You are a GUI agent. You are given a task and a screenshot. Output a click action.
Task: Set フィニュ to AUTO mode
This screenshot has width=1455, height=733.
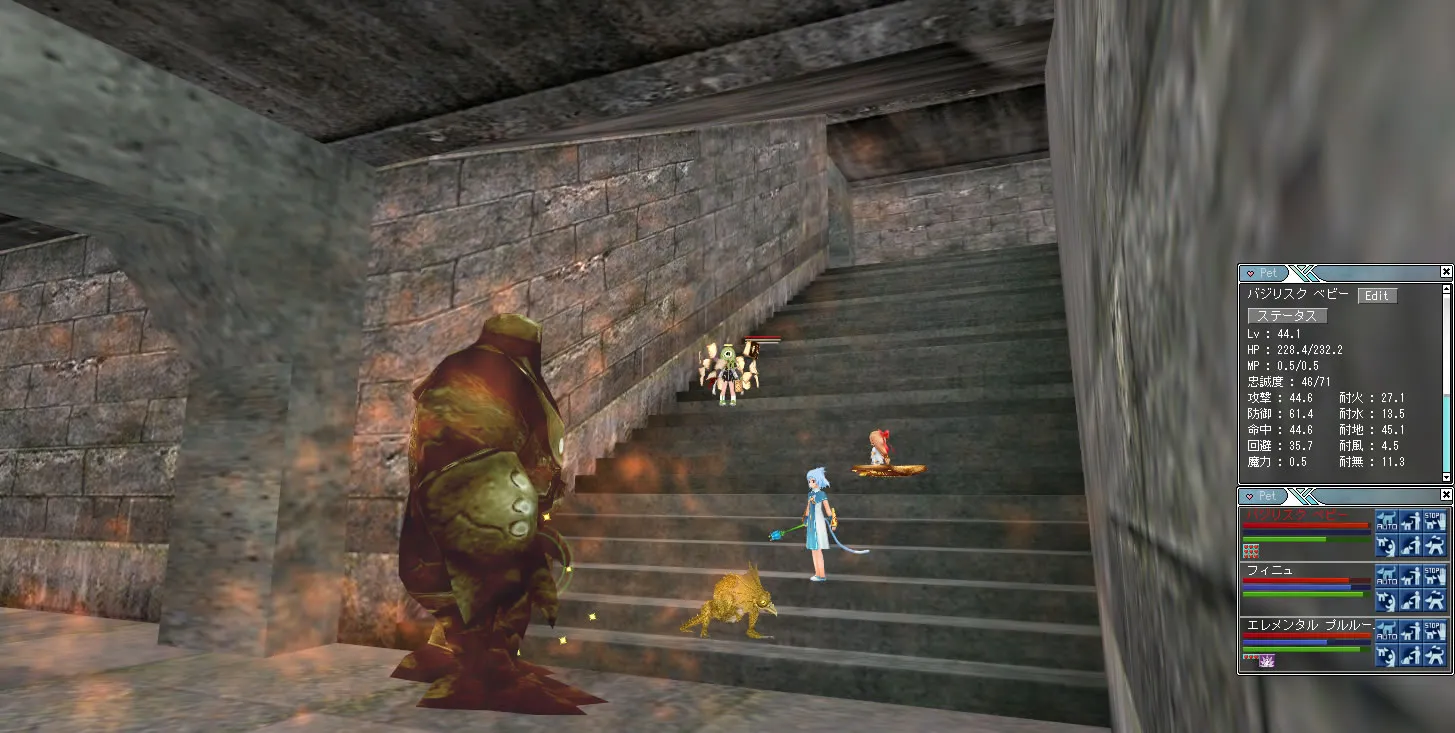[1386, 575]
